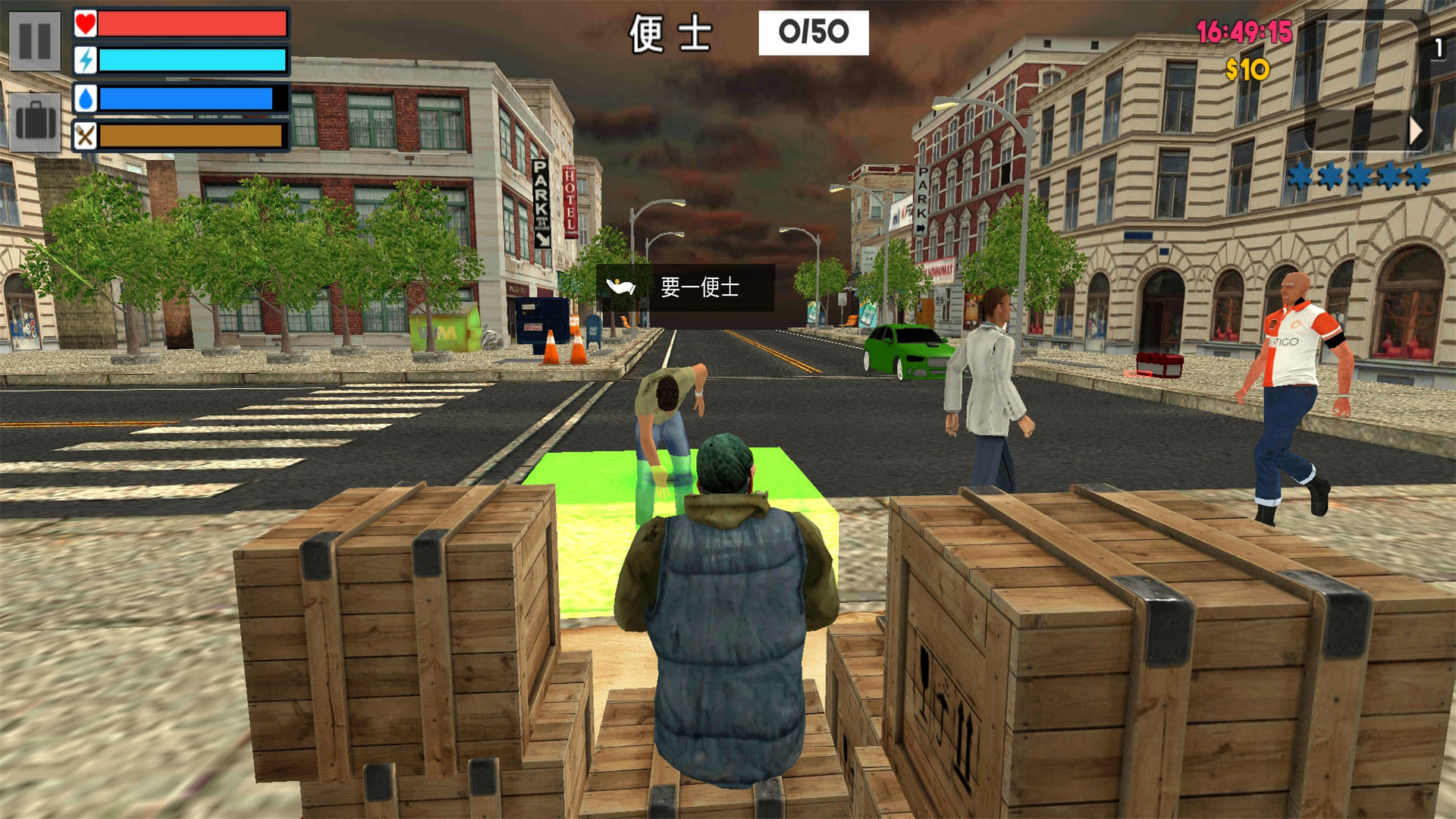
Task: Open the briefcase inventory
Action: coord(35,121)
